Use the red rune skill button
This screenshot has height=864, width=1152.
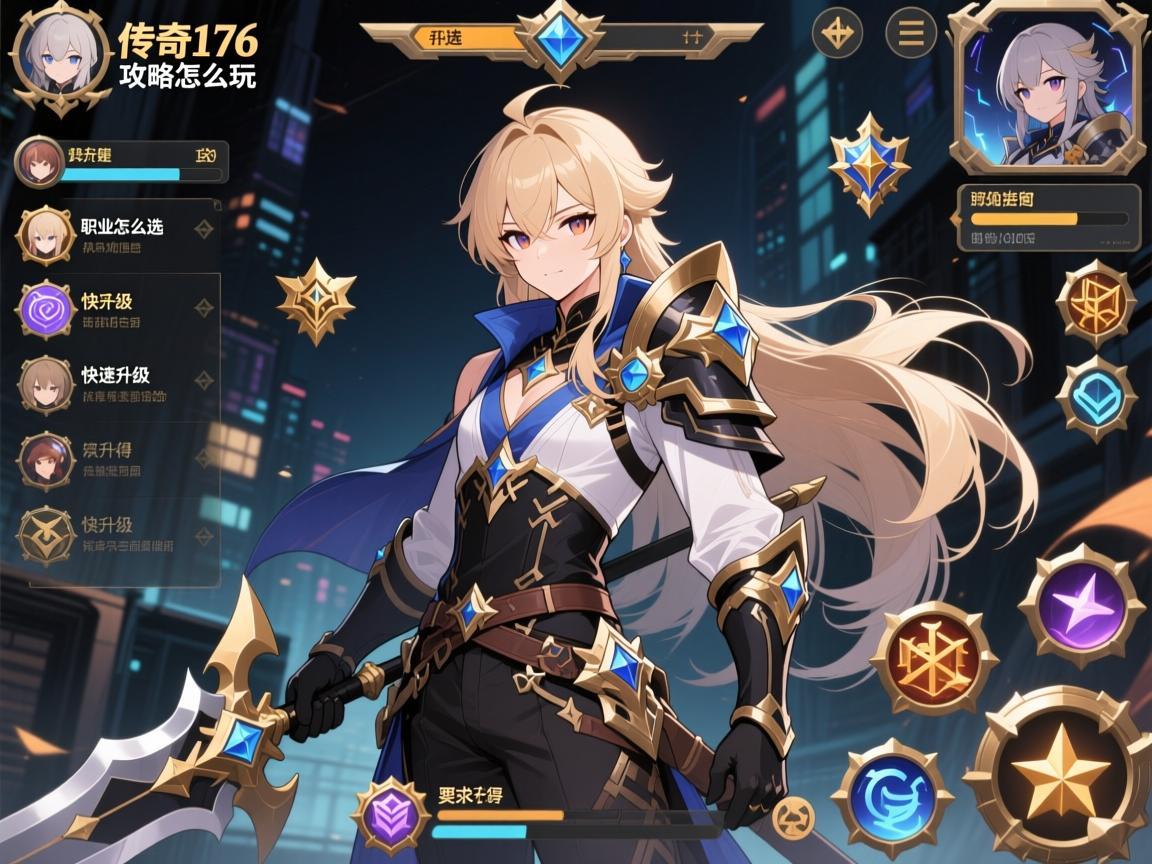point(933,659)
